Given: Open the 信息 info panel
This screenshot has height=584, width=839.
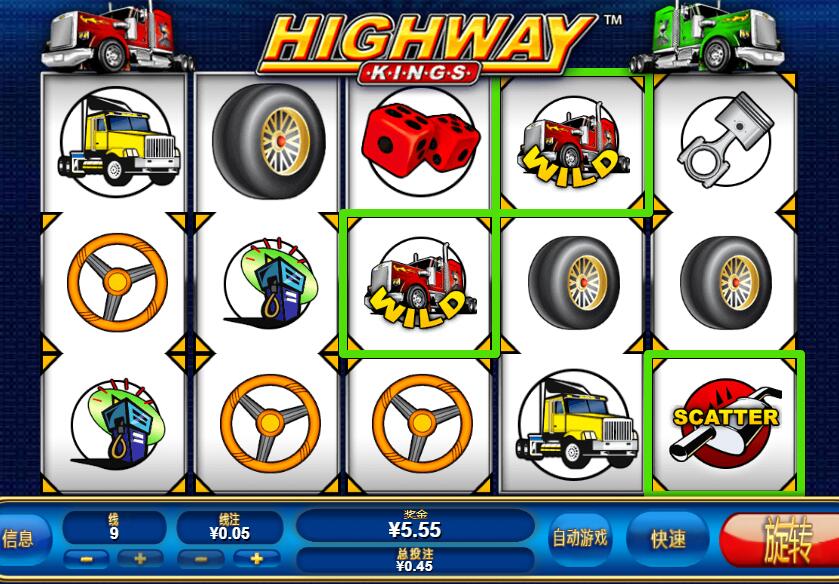Looking at the screenshot, I should click(20, 539).
